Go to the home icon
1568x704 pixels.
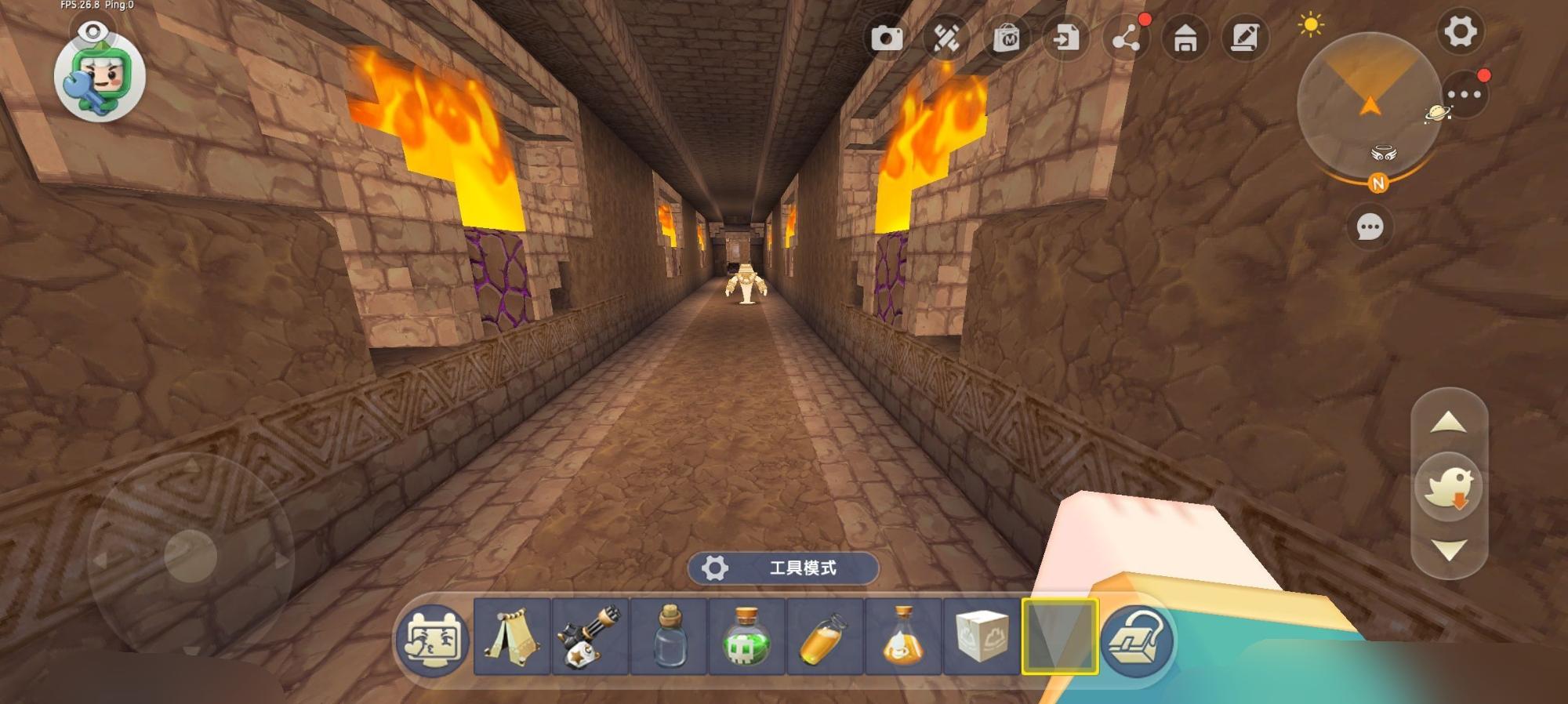pyautogui.click(x=1185, y=38)
